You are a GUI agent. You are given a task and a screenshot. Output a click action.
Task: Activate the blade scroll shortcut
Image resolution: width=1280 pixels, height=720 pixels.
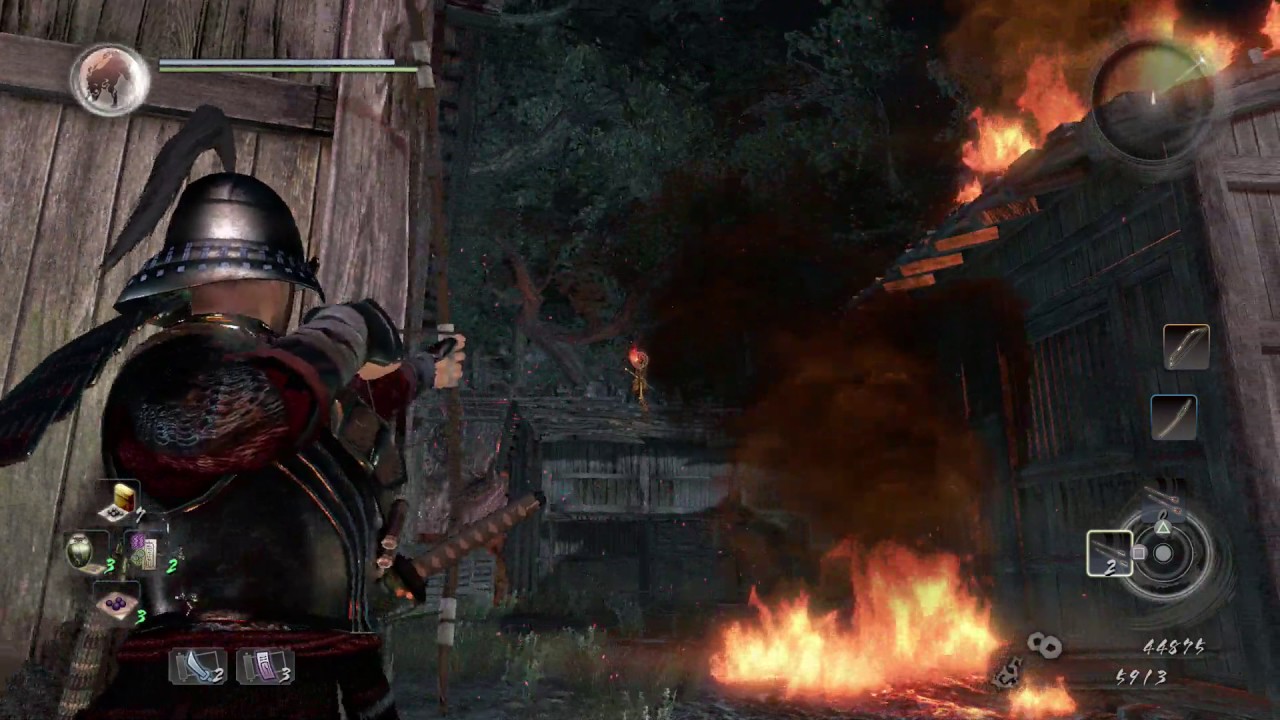[x=196, y=666]
